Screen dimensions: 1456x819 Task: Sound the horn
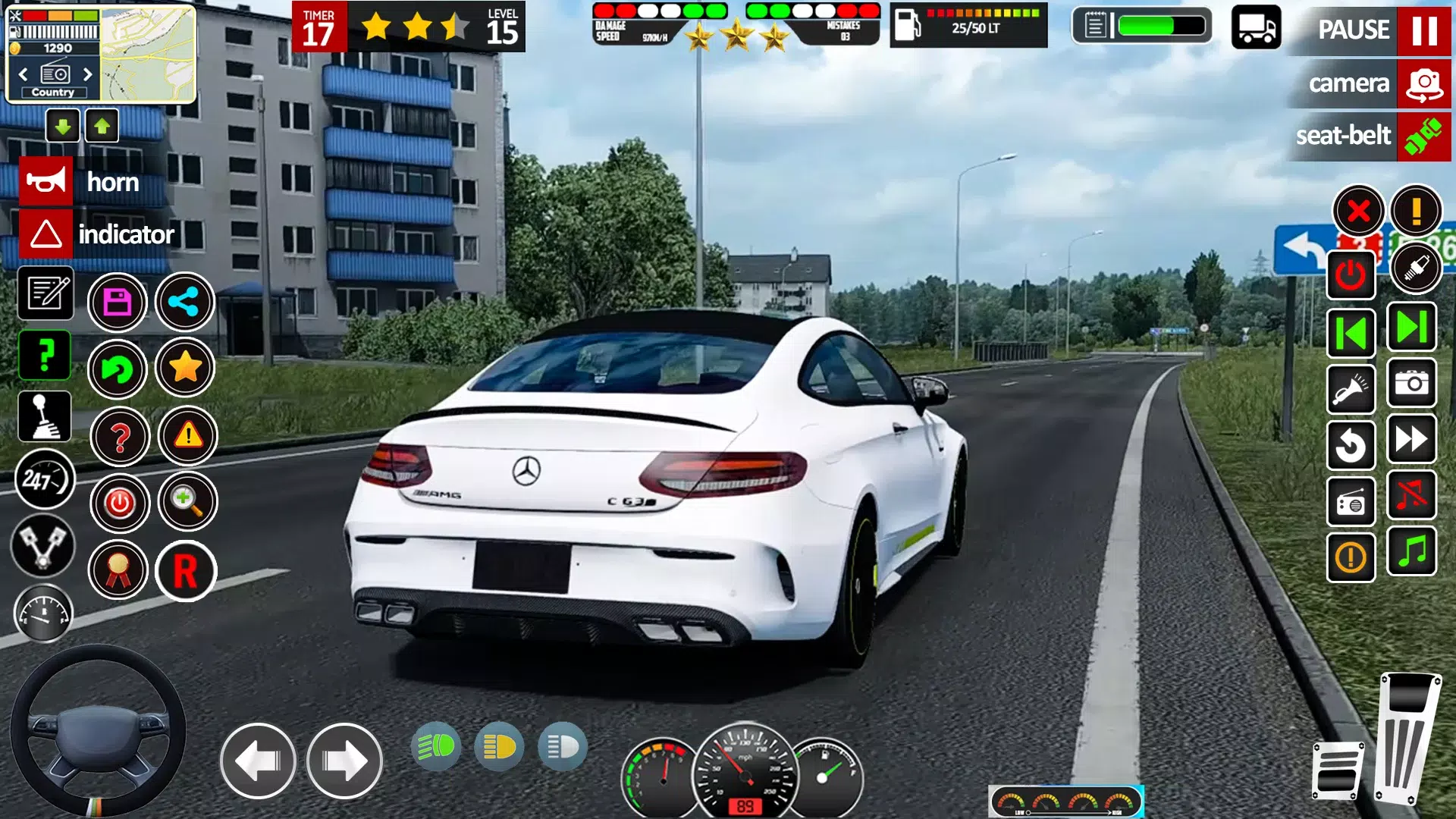pyautogui.click(x=46, y=182)
